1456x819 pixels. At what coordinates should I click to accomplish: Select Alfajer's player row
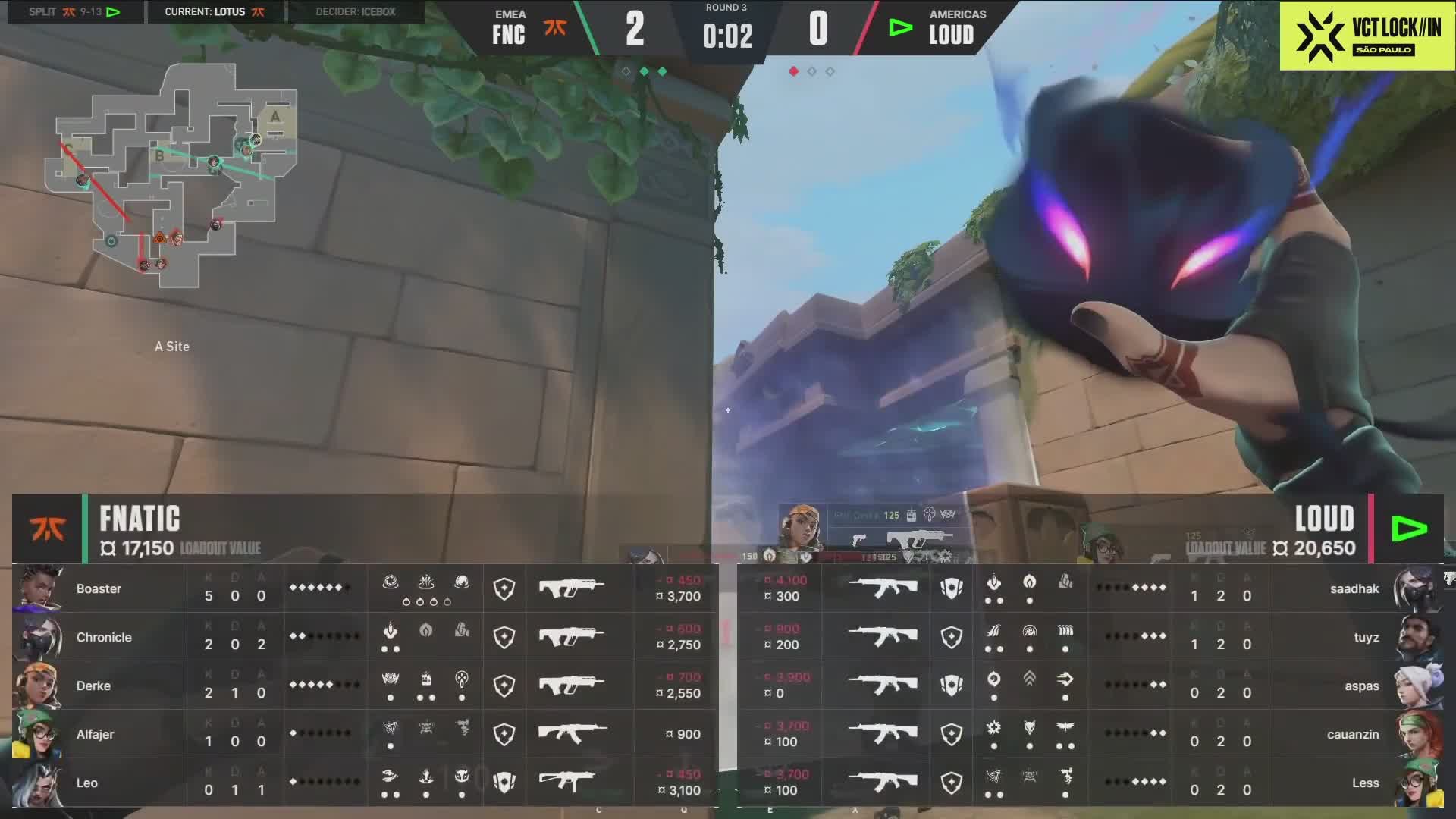coord(364,734)
